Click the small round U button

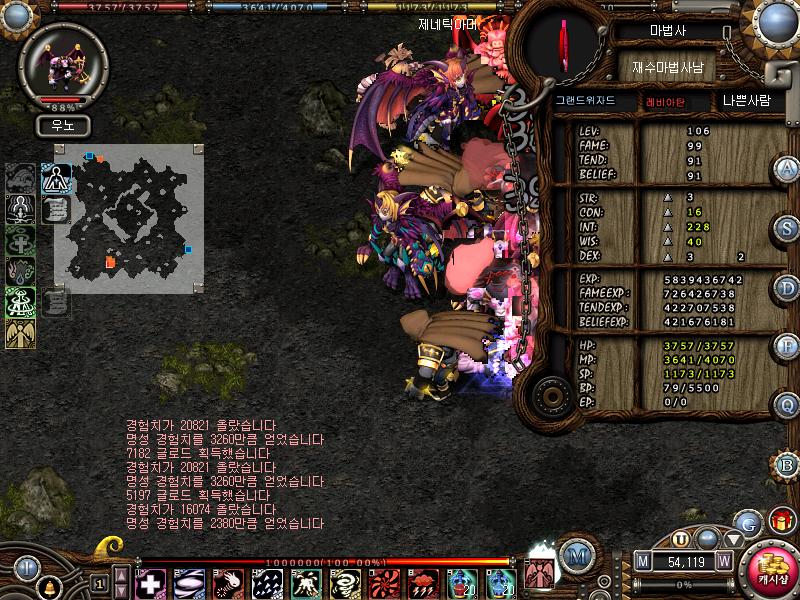click(682, 538)
